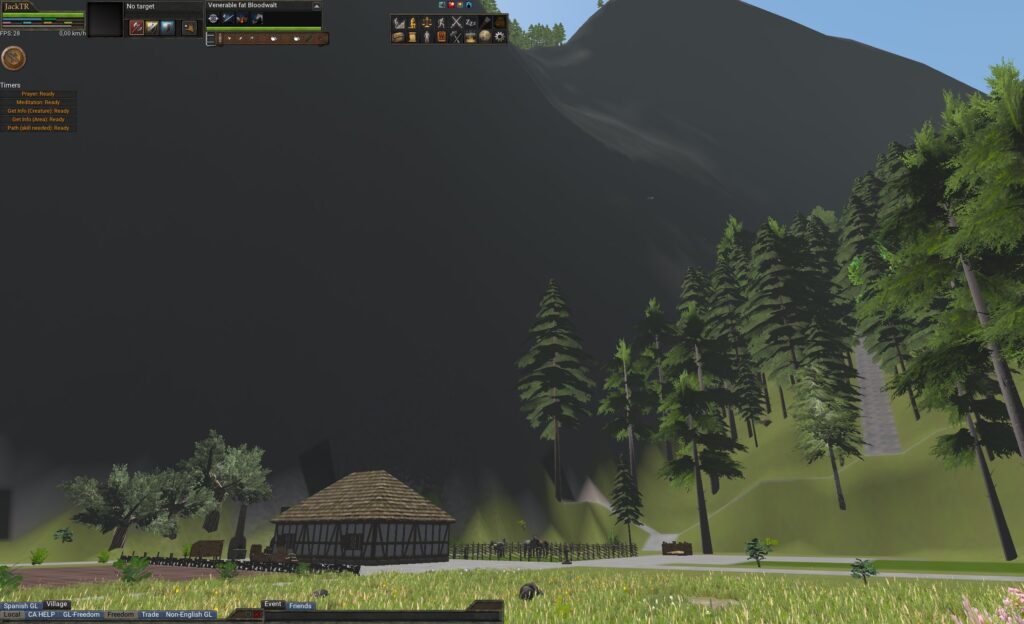The width and height of the screenshot is (1024, 624).
Task: Open the Trade chat tab
Action: [150, 614]
